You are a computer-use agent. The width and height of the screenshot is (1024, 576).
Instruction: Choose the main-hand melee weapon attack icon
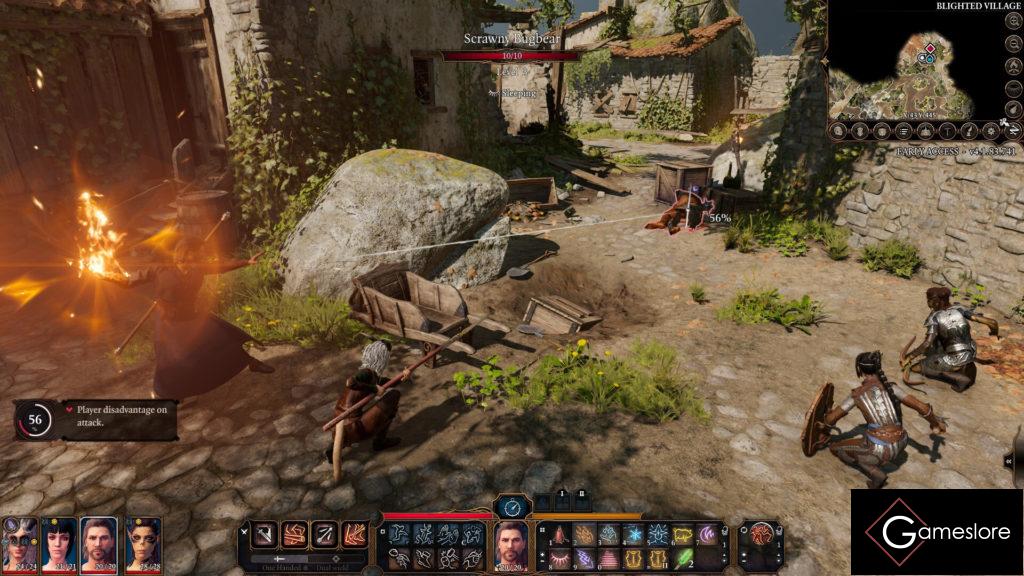click(263, 534)
